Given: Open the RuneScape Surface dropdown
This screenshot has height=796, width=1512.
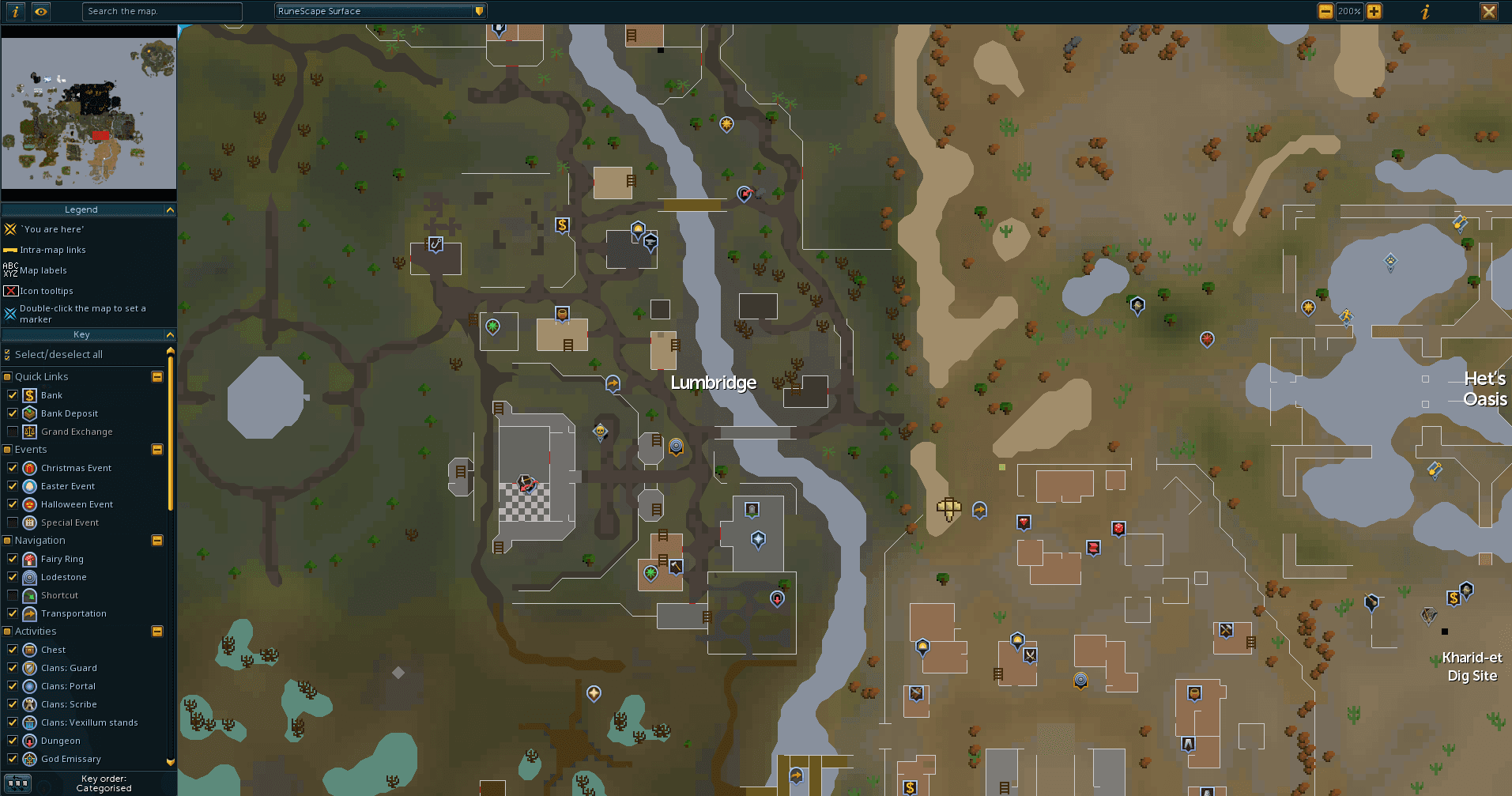Looking at the screenshot, I should point(478,11).
